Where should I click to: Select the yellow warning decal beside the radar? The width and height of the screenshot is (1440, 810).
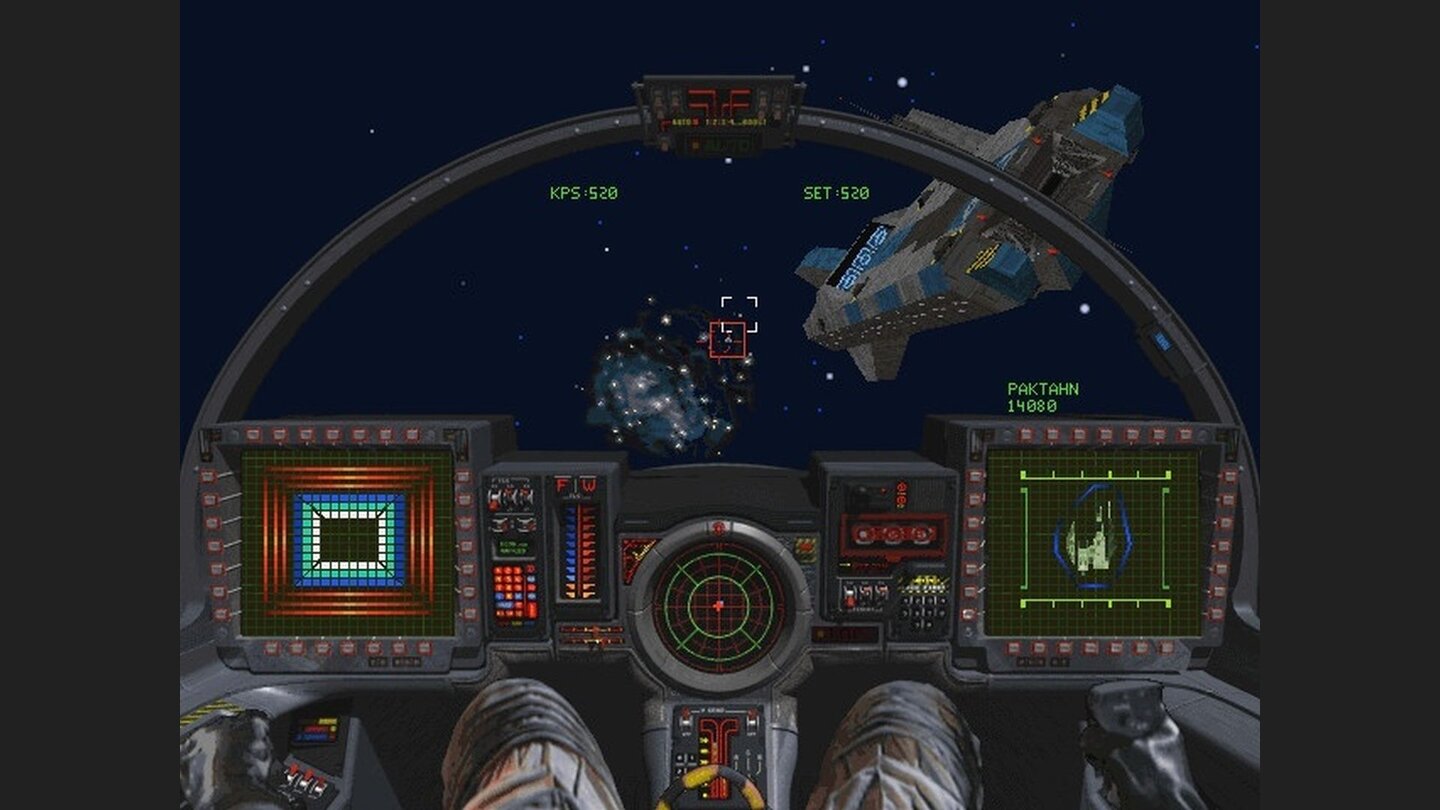(636, 551)
